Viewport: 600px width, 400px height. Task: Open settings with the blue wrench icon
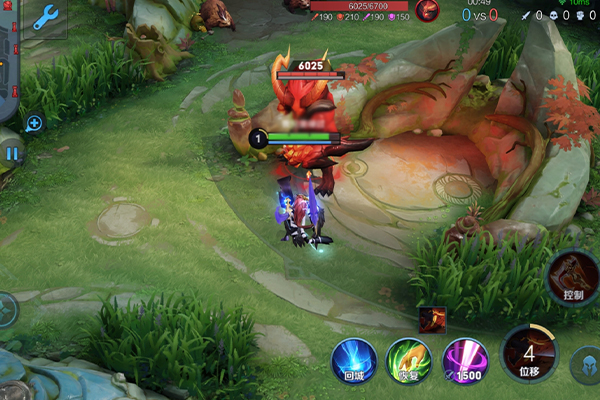click(x=46, y=15)
